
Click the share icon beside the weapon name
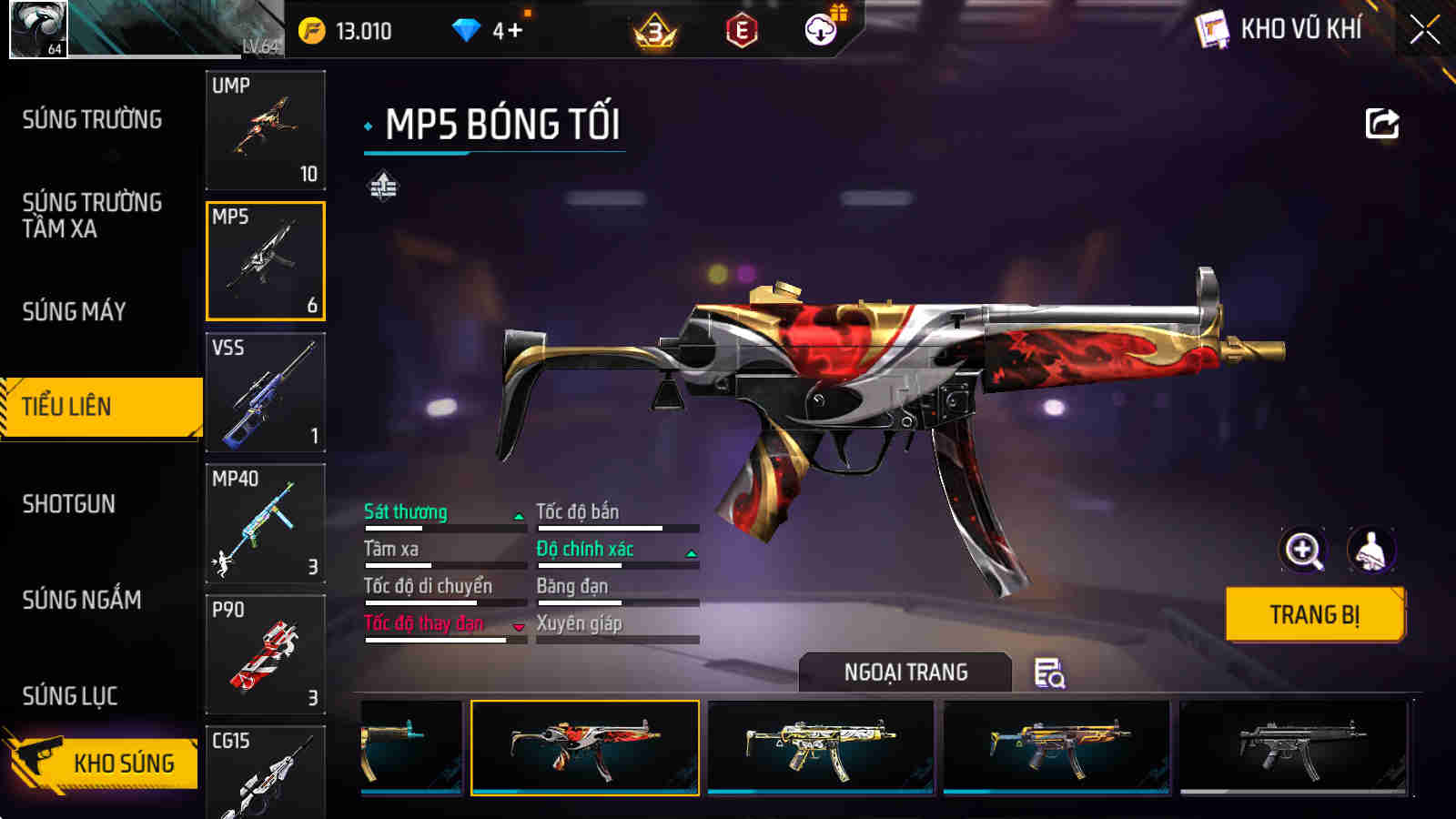(1381, 124)
